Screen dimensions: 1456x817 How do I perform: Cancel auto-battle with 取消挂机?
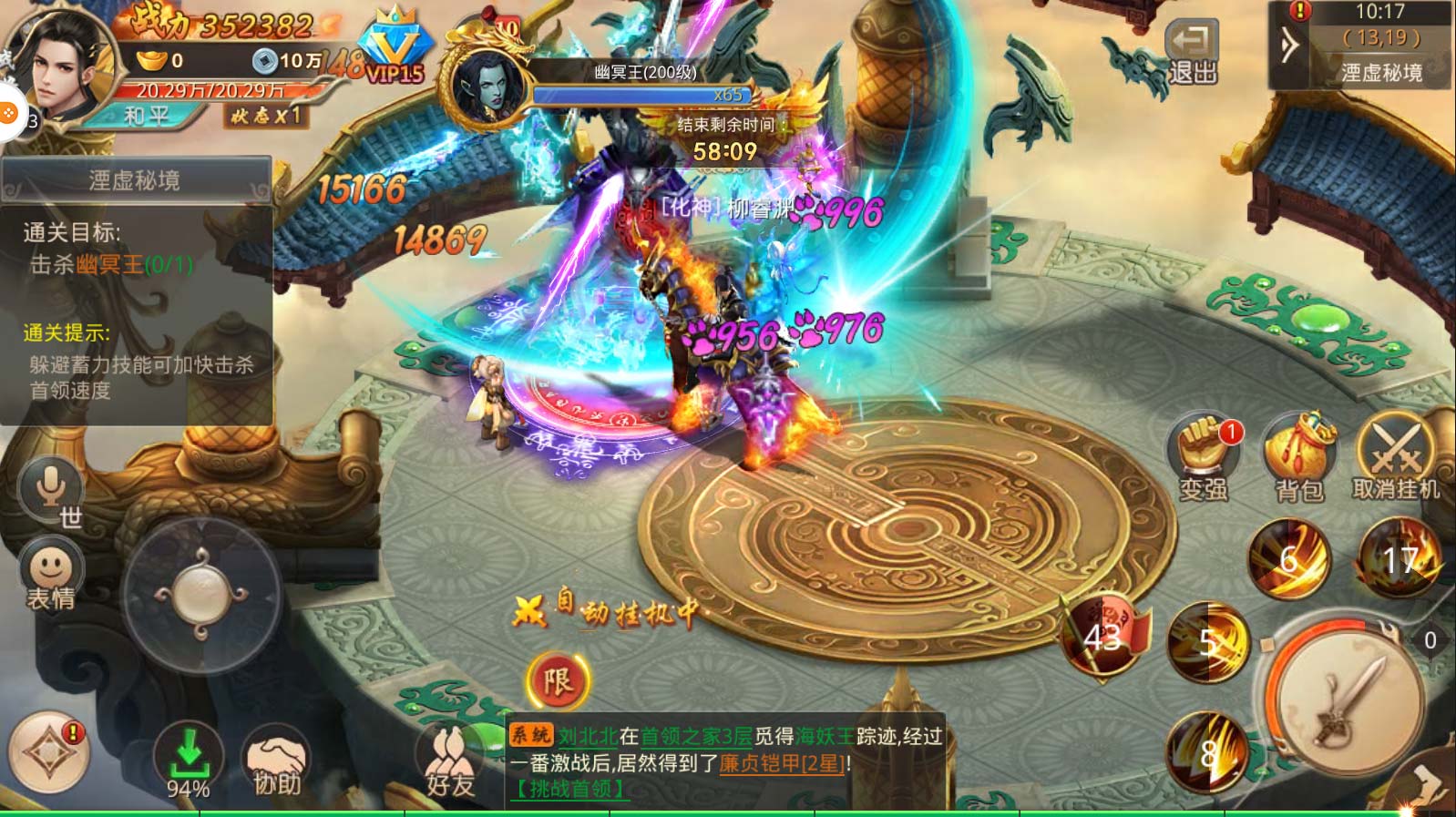pyautogui.click(x=1395, y=459)
